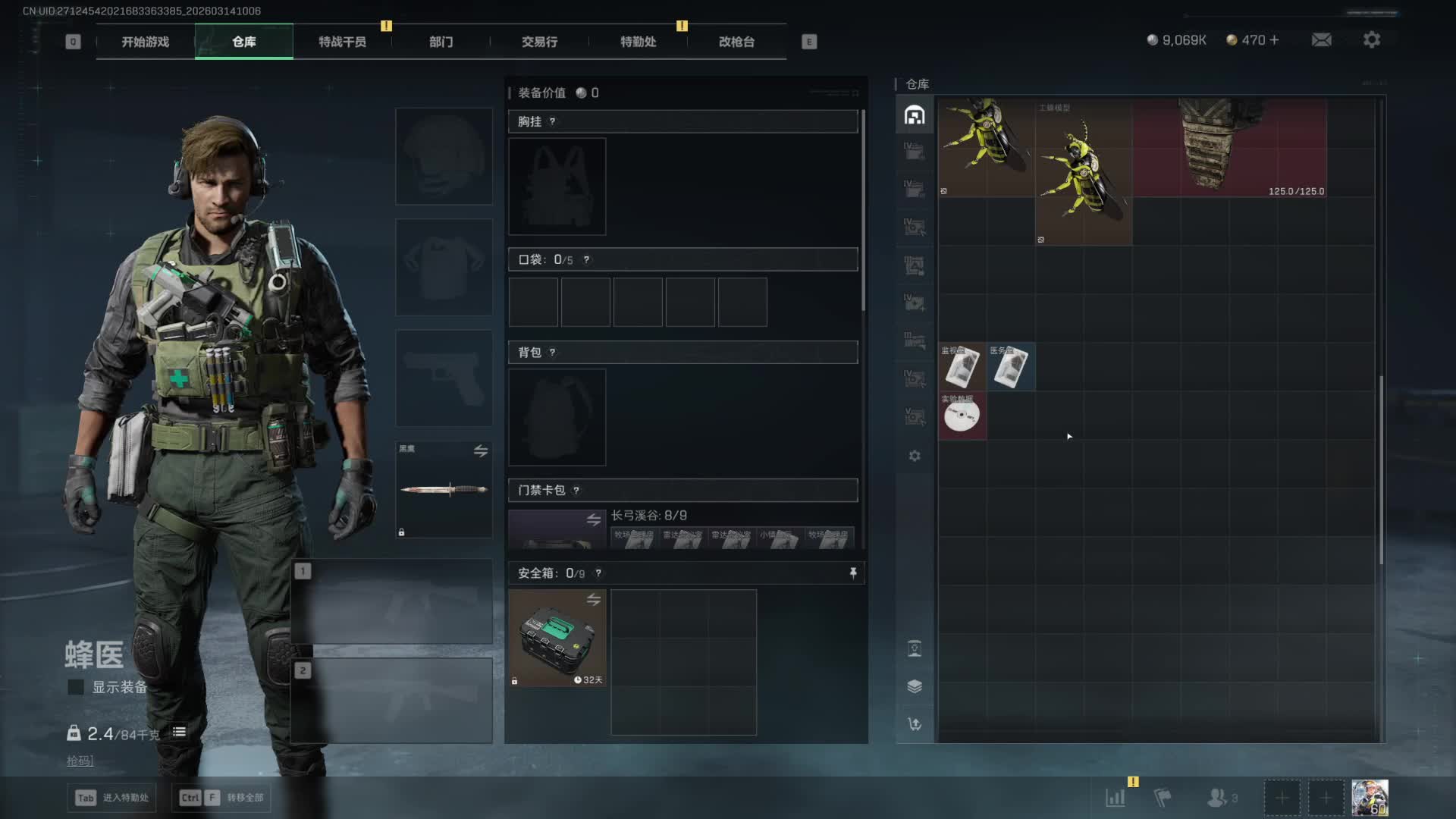The height and width of the screenshot is (819, 1456).
Task: Open the warehouse sidebar gear settings icon
Action: pyautogui.click(x=915, y=456)
